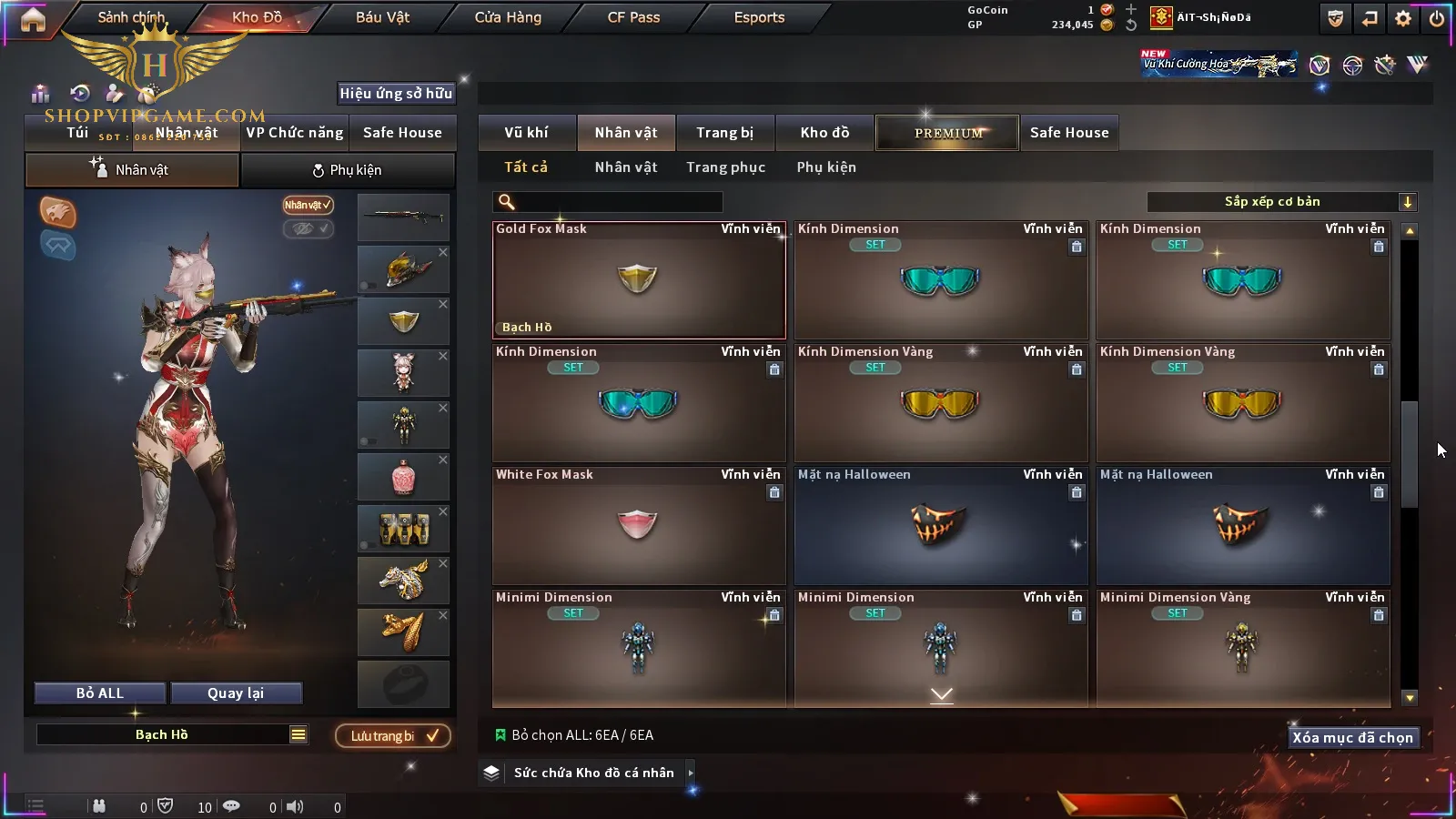Viewport: 1456px width, 819px height.
Task: Open the PREMIUM storage tab
Action: pos(947,133)
